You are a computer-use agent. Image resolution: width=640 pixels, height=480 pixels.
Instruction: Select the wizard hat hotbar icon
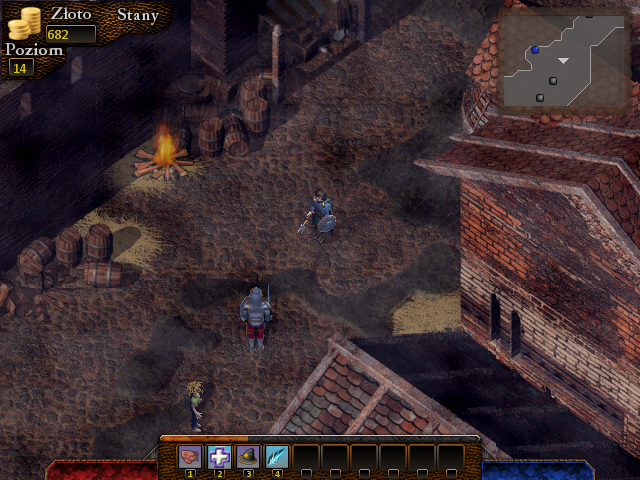coord(248,458)
